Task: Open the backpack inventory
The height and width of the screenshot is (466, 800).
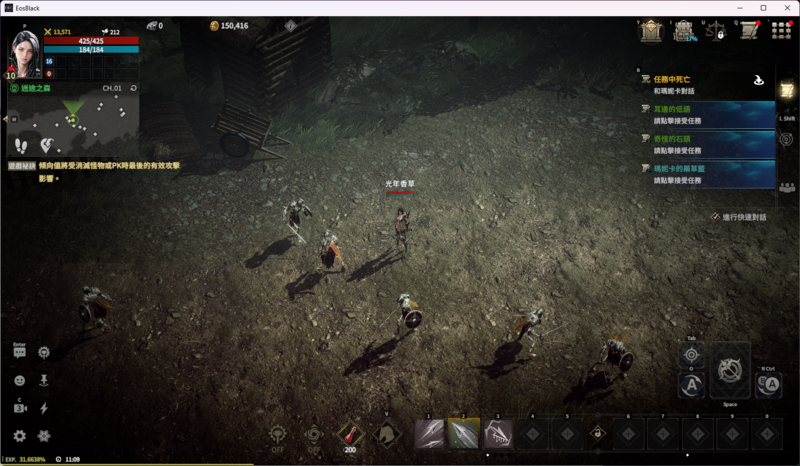Action: tap(685, 32)
